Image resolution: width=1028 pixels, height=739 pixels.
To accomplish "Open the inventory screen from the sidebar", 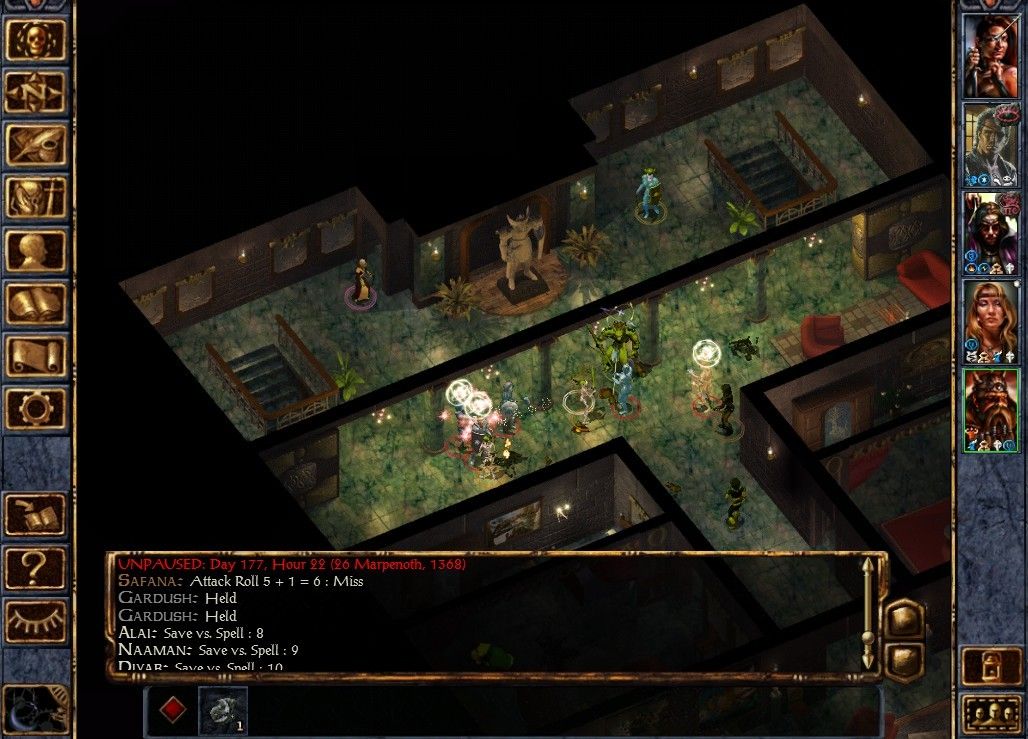I will click(36, 198).
